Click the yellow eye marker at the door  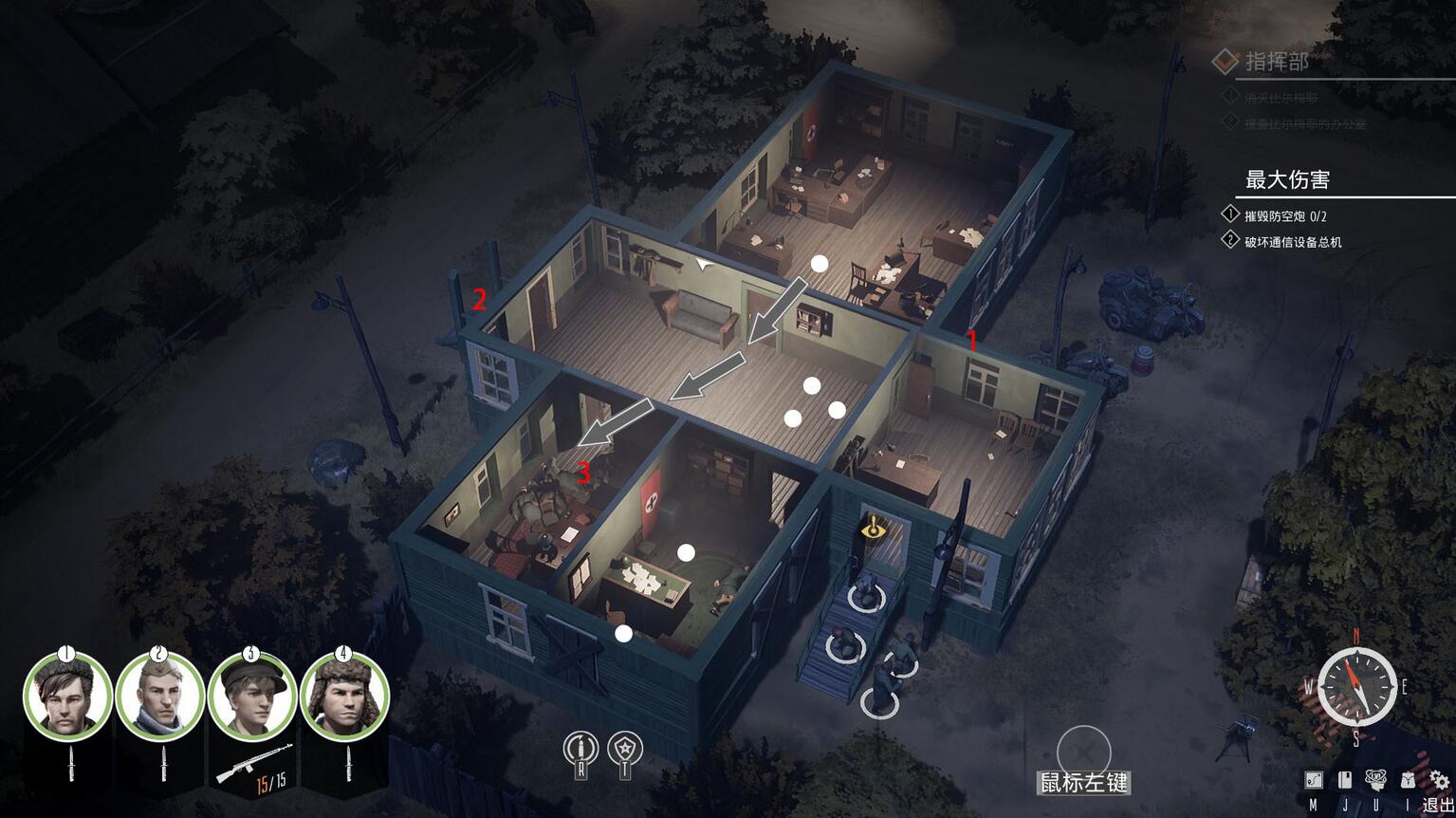pyautogui.click(x=871, y=528)
